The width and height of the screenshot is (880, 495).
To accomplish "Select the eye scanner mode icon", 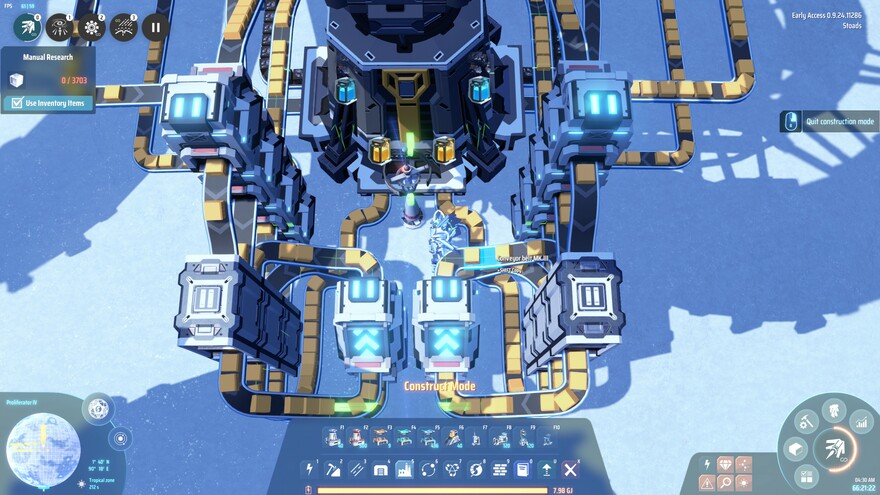I will pyautogui.click(x=59, y=27).
